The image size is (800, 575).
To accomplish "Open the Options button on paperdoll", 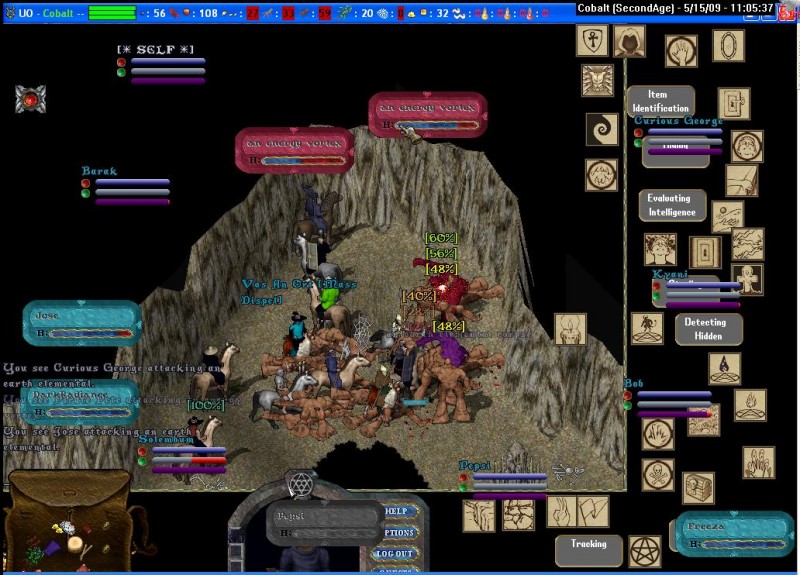I will [399, 532].
